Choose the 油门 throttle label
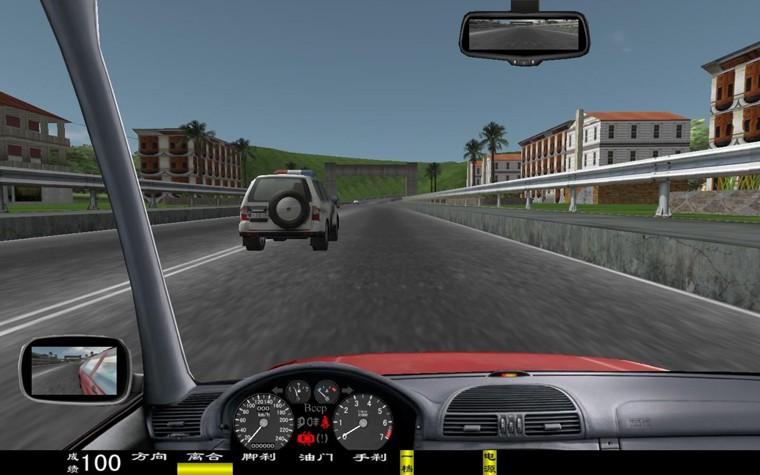 (314, 458)
